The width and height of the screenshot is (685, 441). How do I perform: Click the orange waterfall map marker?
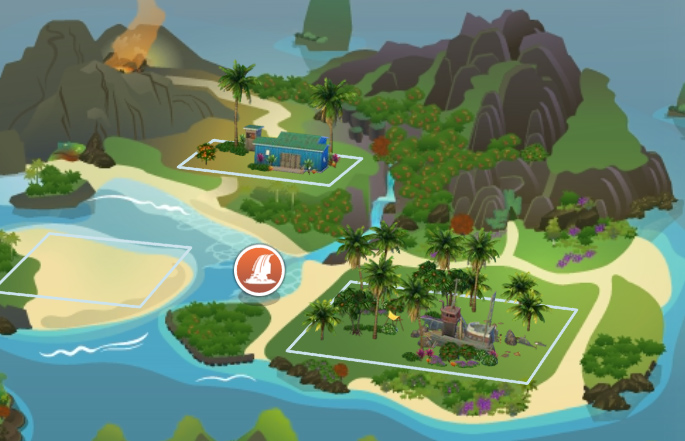pyautogui.click(x=259, y=271)
